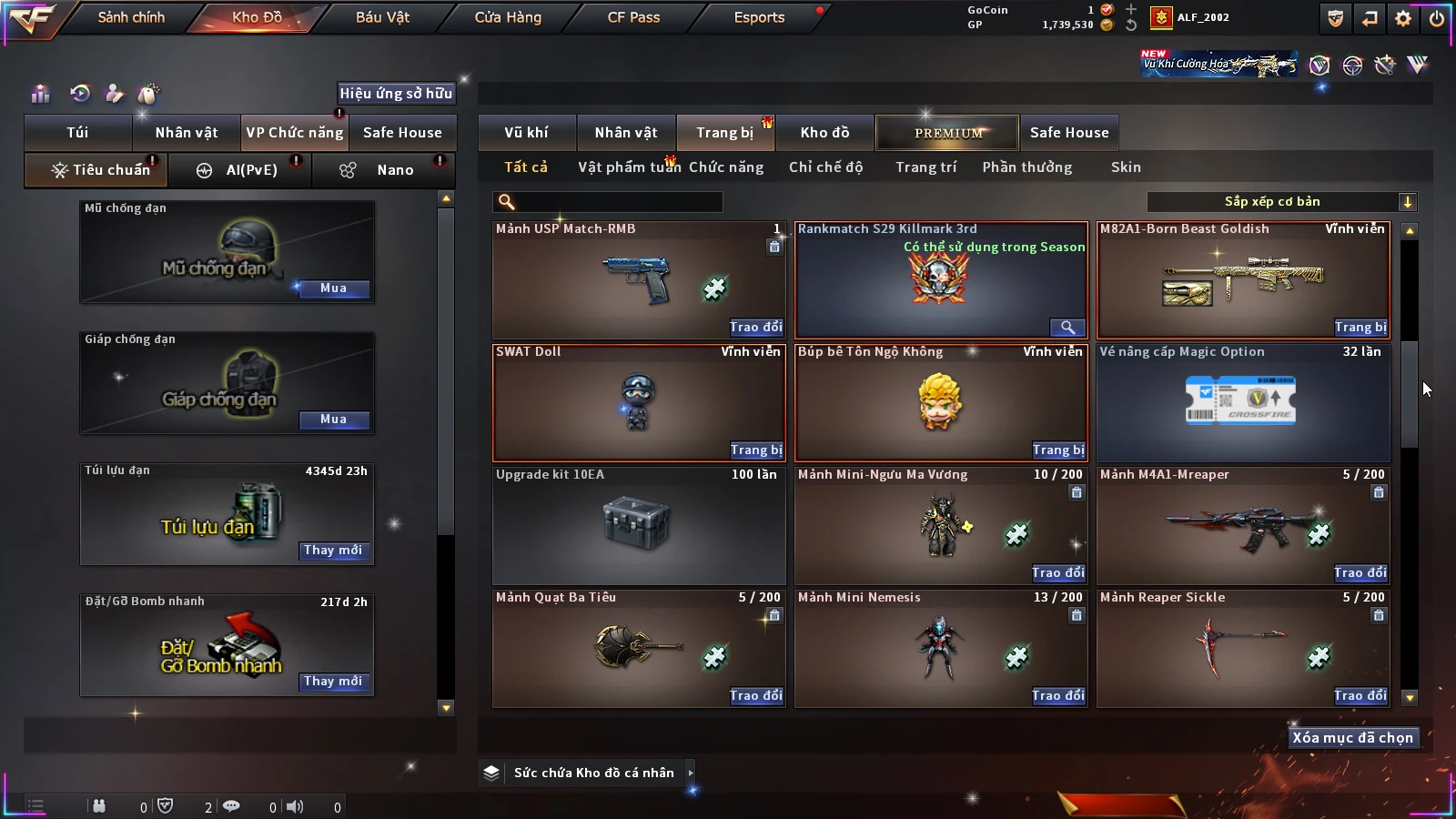Viewport: 1456px width, 819px height.
Task: Open the Sắp xếp cơ bản dropdown
Action: [x=1281, y=202]
